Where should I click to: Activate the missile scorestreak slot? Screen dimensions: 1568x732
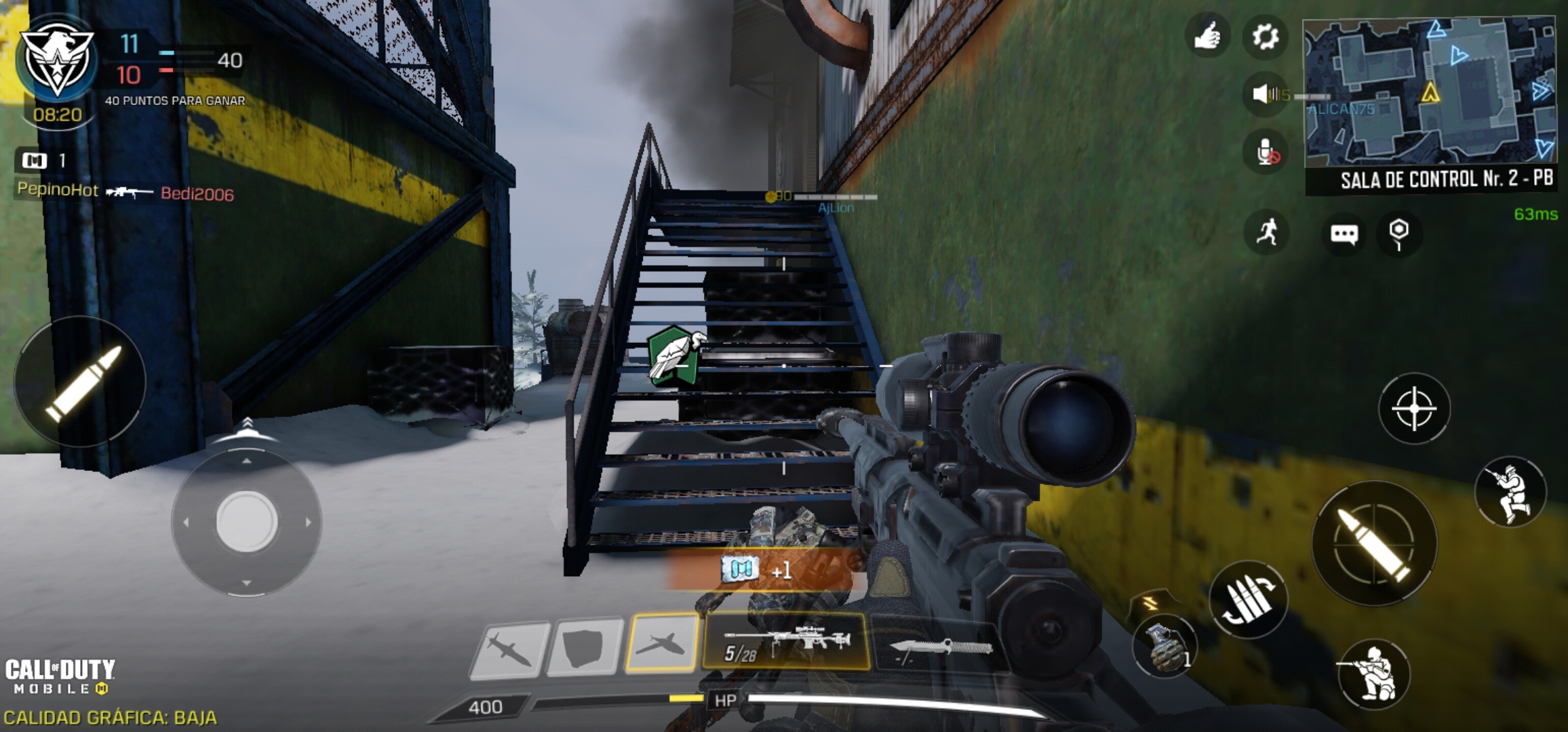click(x=509, y=649)
